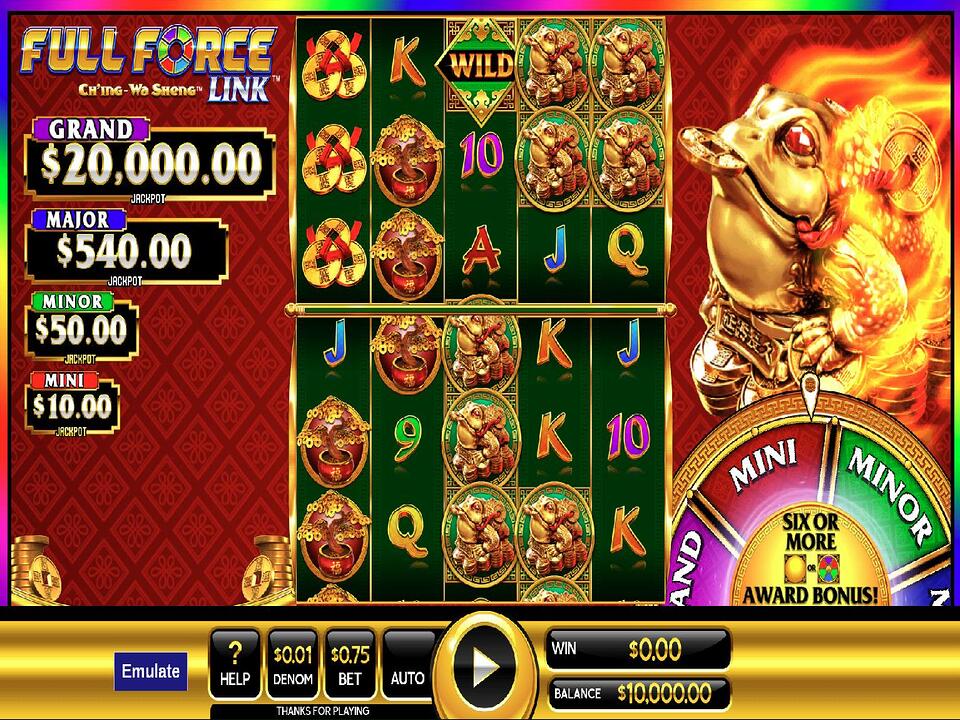Click the blue Emulate button
The width and height of the screenshot is (960, 720).
(150, 671)
